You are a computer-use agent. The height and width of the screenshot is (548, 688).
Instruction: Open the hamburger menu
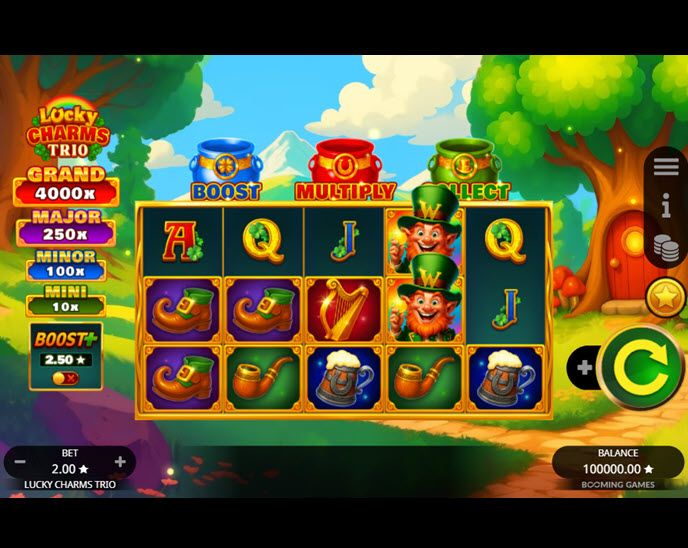pos(666,167)
